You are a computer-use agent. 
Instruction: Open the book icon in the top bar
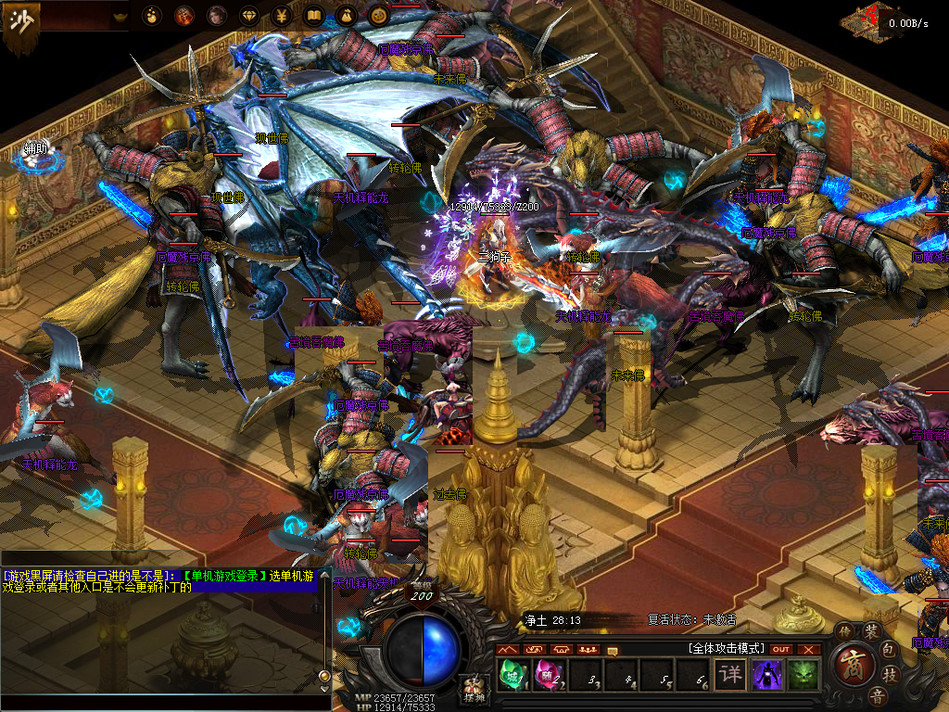(314, 15)
